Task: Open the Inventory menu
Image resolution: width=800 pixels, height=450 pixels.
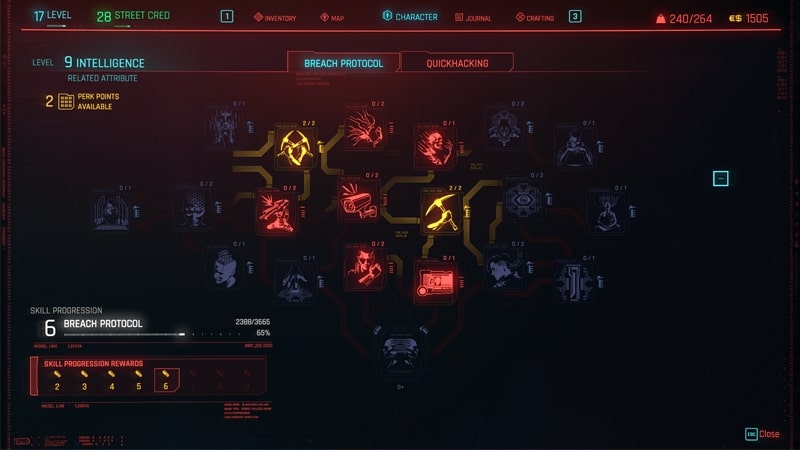Action: [275, 17]
